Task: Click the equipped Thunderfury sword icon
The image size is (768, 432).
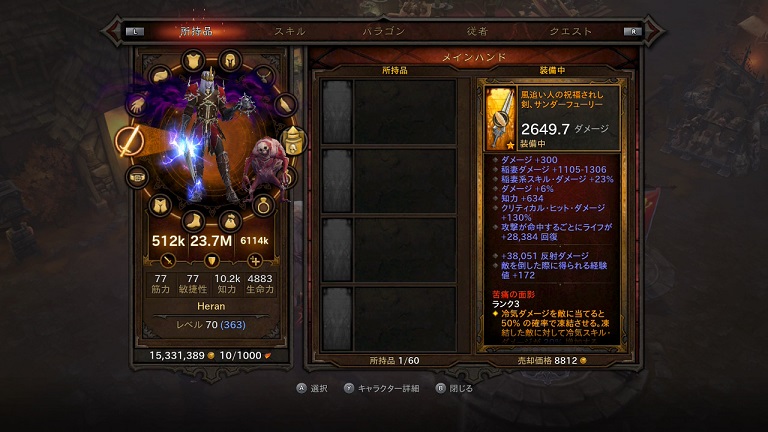Action: [x=500, y=117]
